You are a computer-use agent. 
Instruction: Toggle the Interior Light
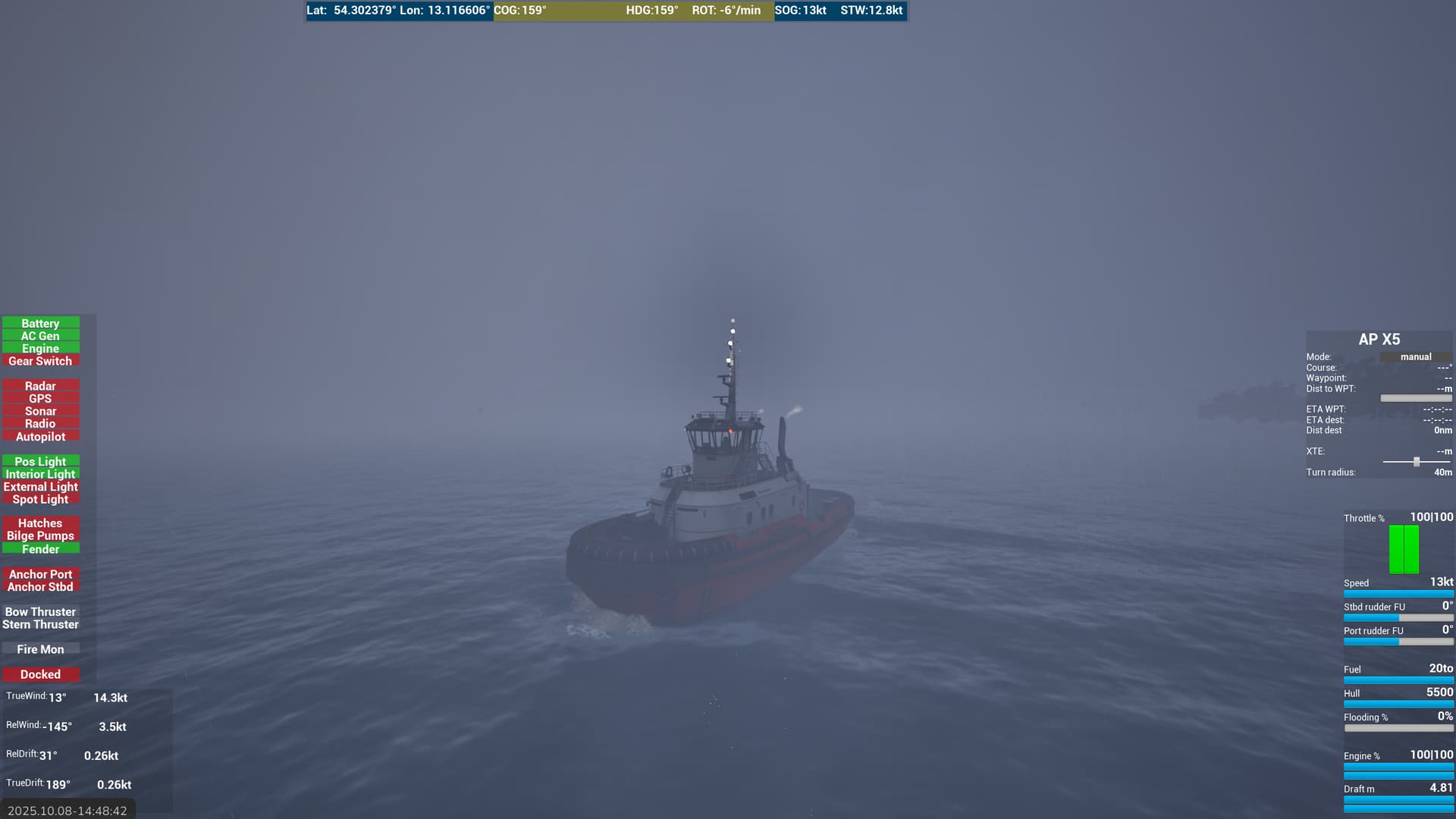(40, 474)
